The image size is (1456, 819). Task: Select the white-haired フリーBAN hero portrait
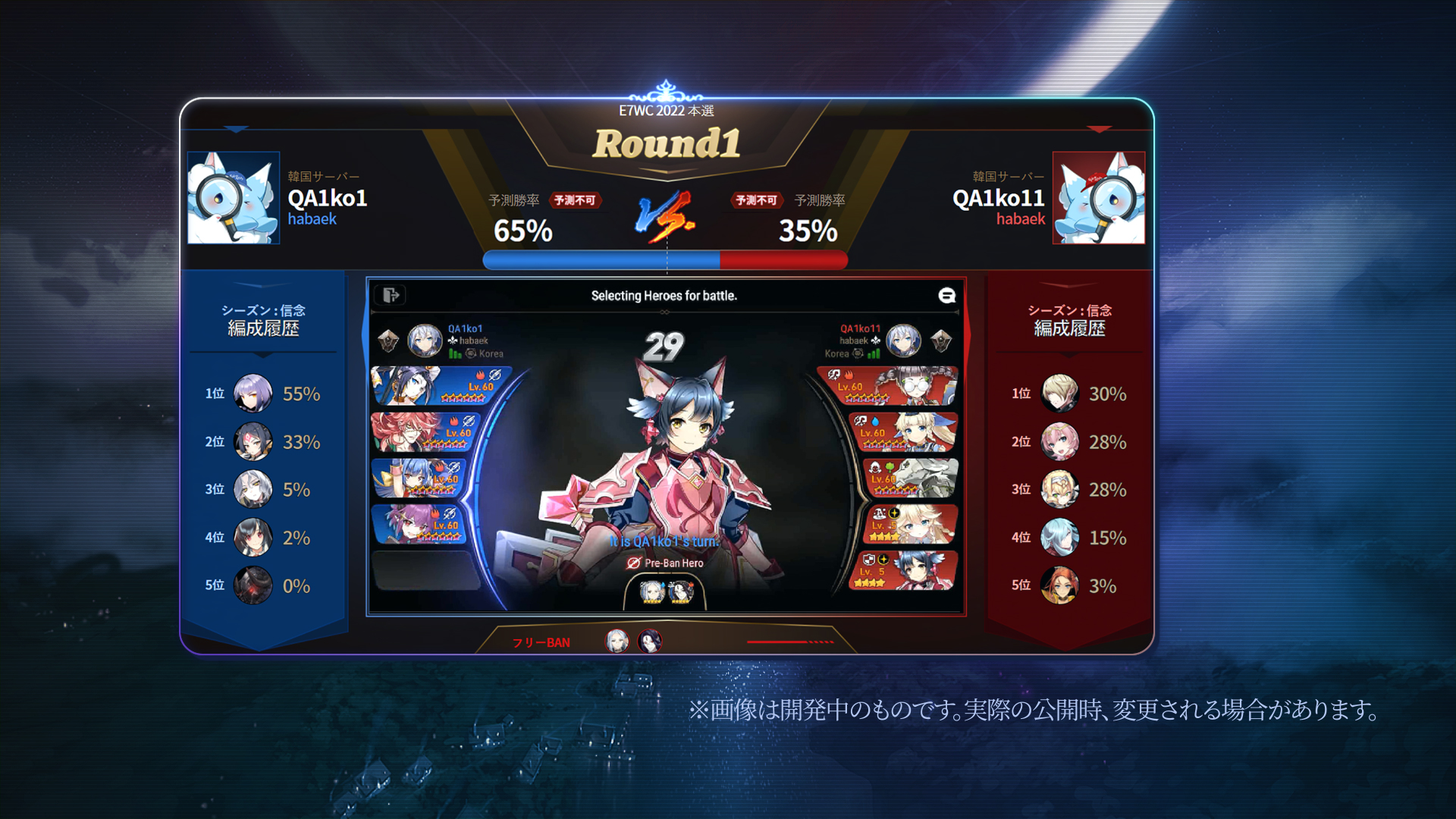click(617, 642)
